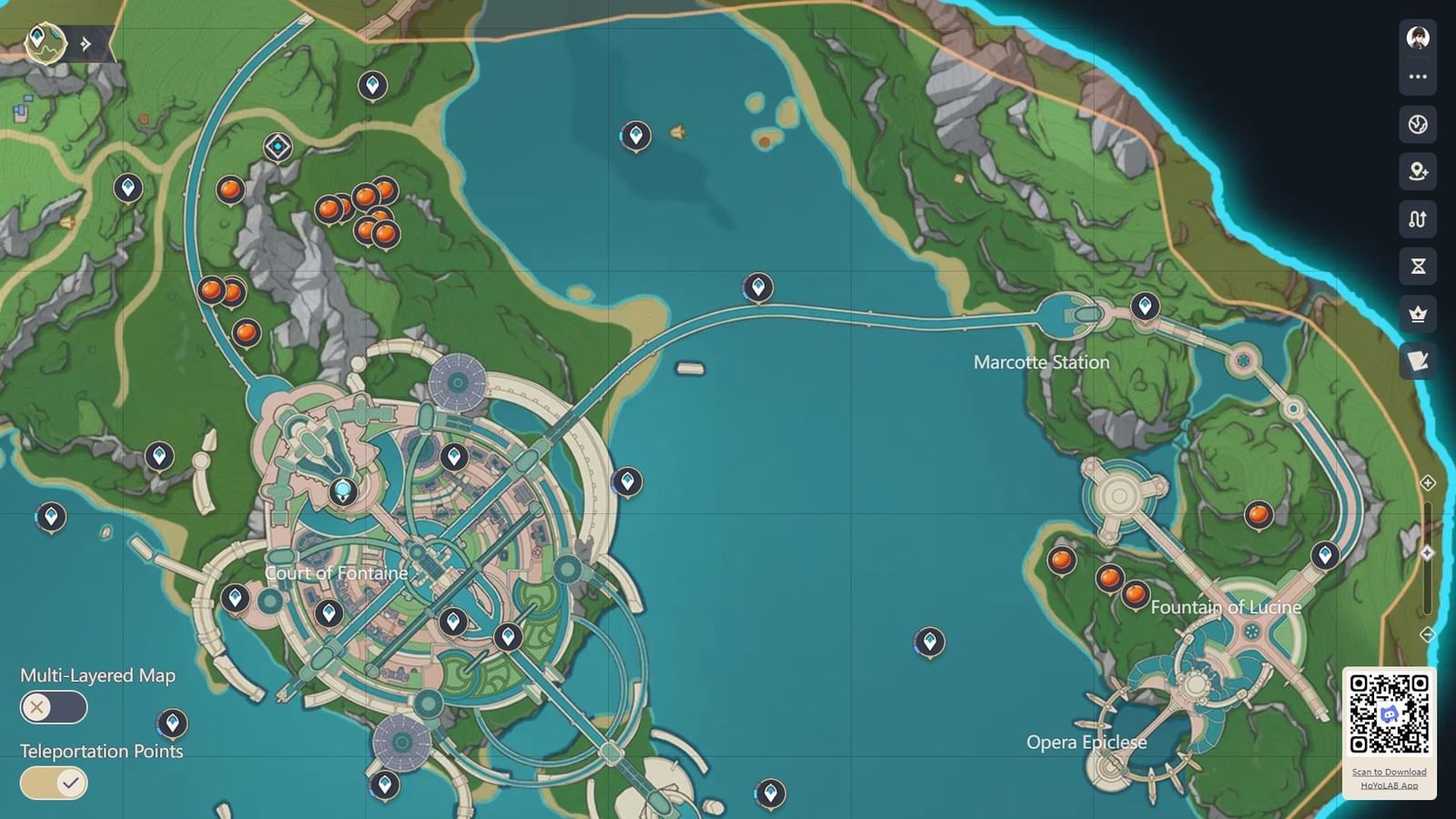Open the hourglass history icon
This screenshot has width=1456, height=819.
click(x=1417, y=268)
